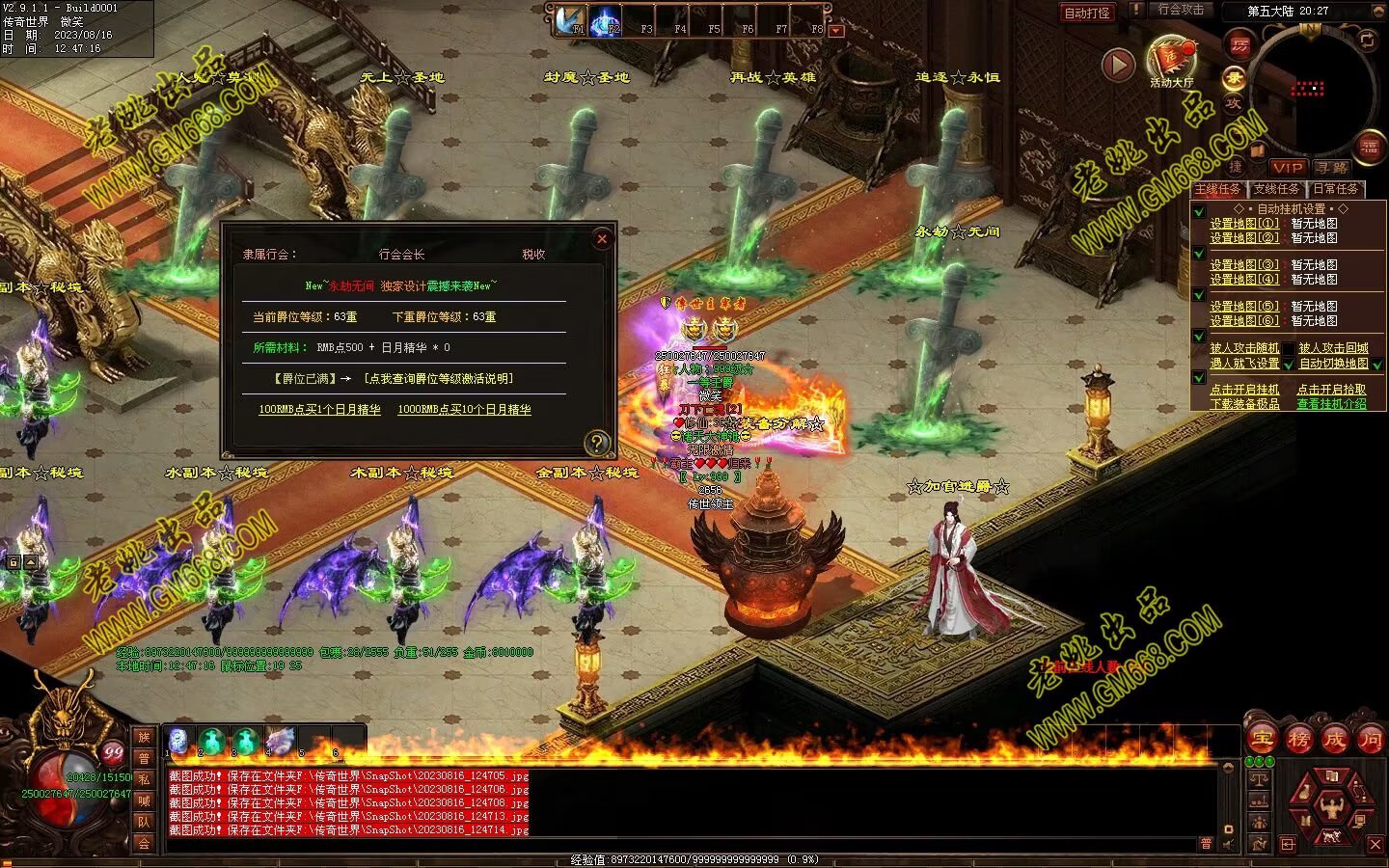Open the 活动大厅 activity hall icon

(1171, 60)
